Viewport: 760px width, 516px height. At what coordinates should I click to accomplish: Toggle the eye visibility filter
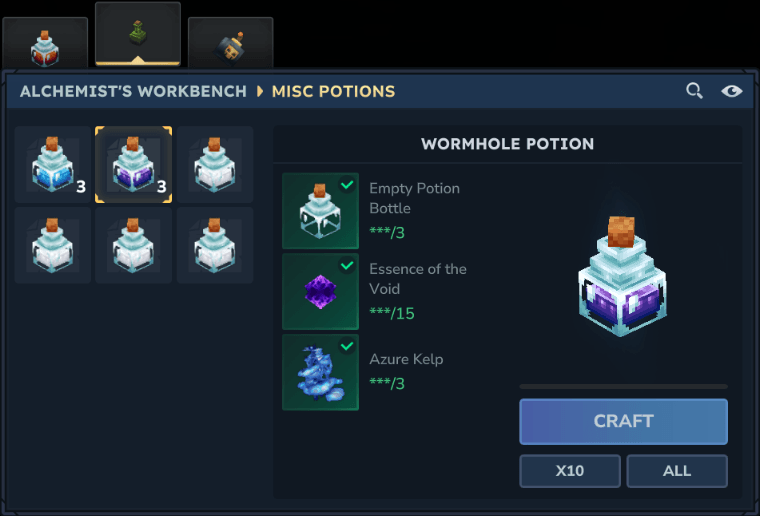click(x=732, y=91)
